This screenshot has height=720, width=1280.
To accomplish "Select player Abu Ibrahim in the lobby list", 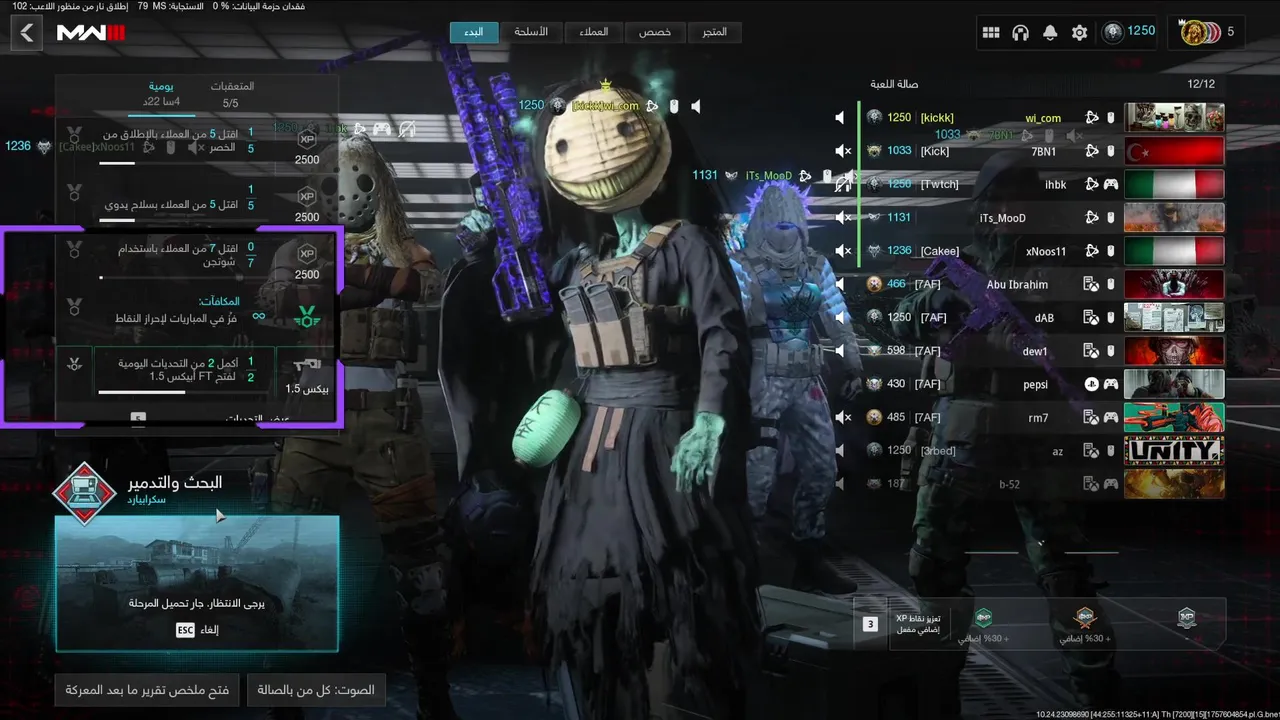I will pos(1017,284).
